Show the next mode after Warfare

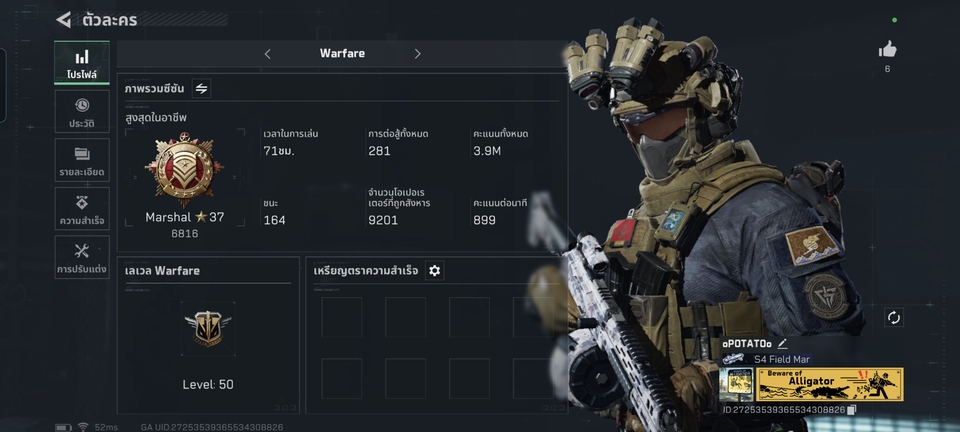[417, 54]
